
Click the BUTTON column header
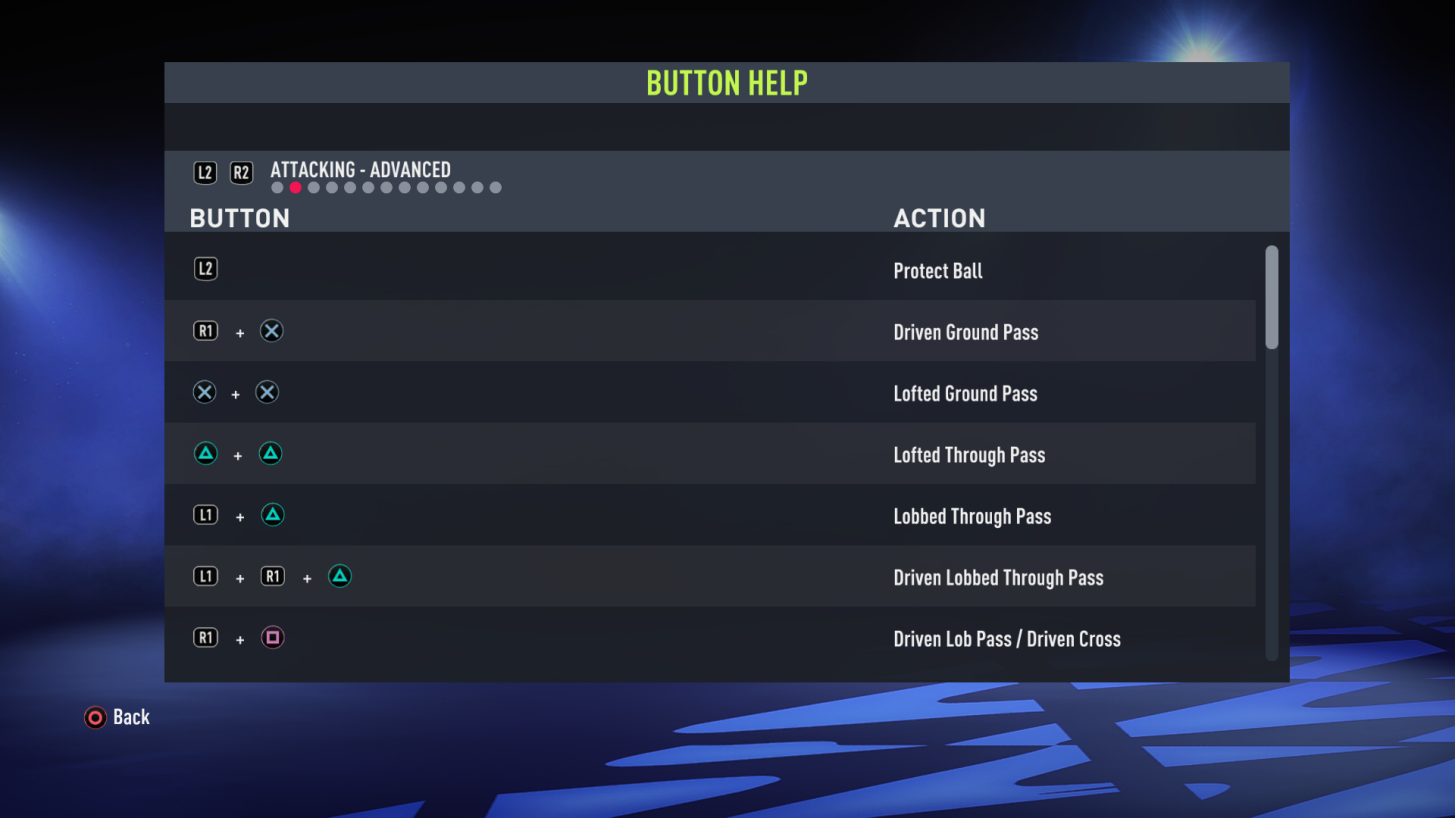[x=239, y=218]
